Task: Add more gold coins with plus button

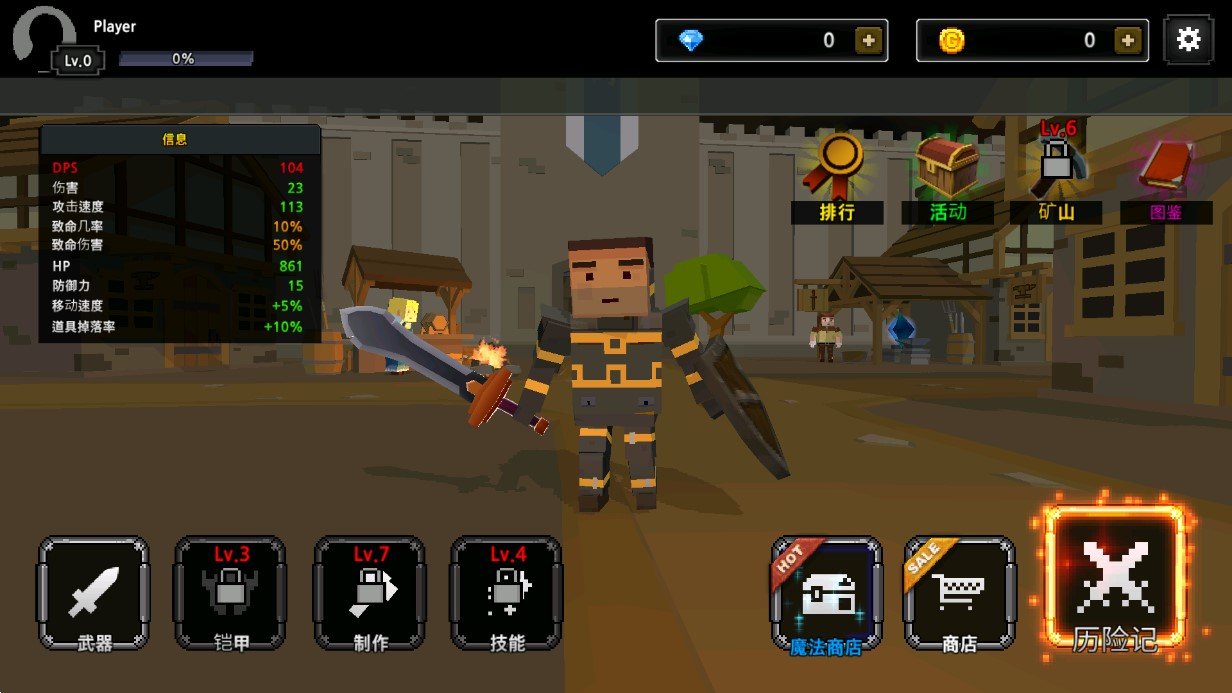Action: click(x=1128, y=41)
